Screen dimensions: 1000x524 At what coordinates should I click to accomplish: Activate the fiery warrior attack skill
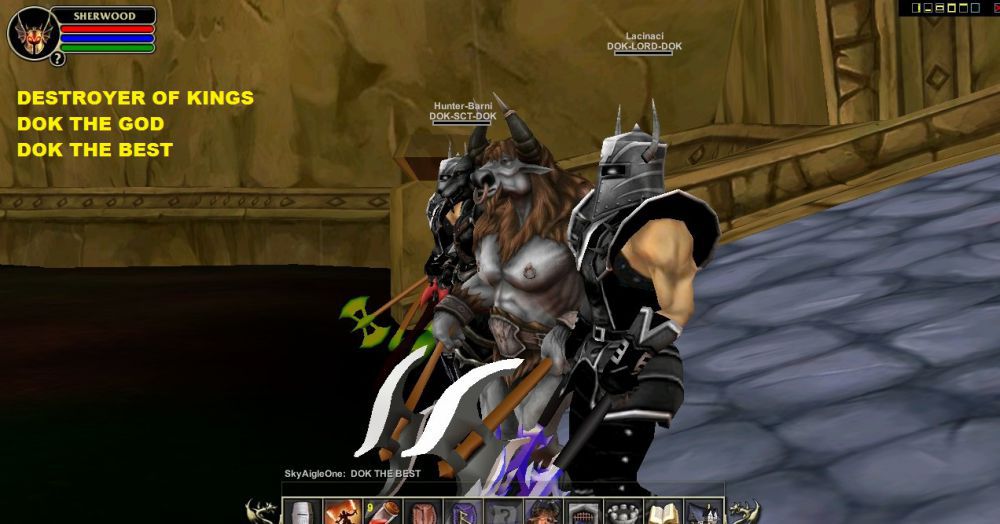pos(342,514)
